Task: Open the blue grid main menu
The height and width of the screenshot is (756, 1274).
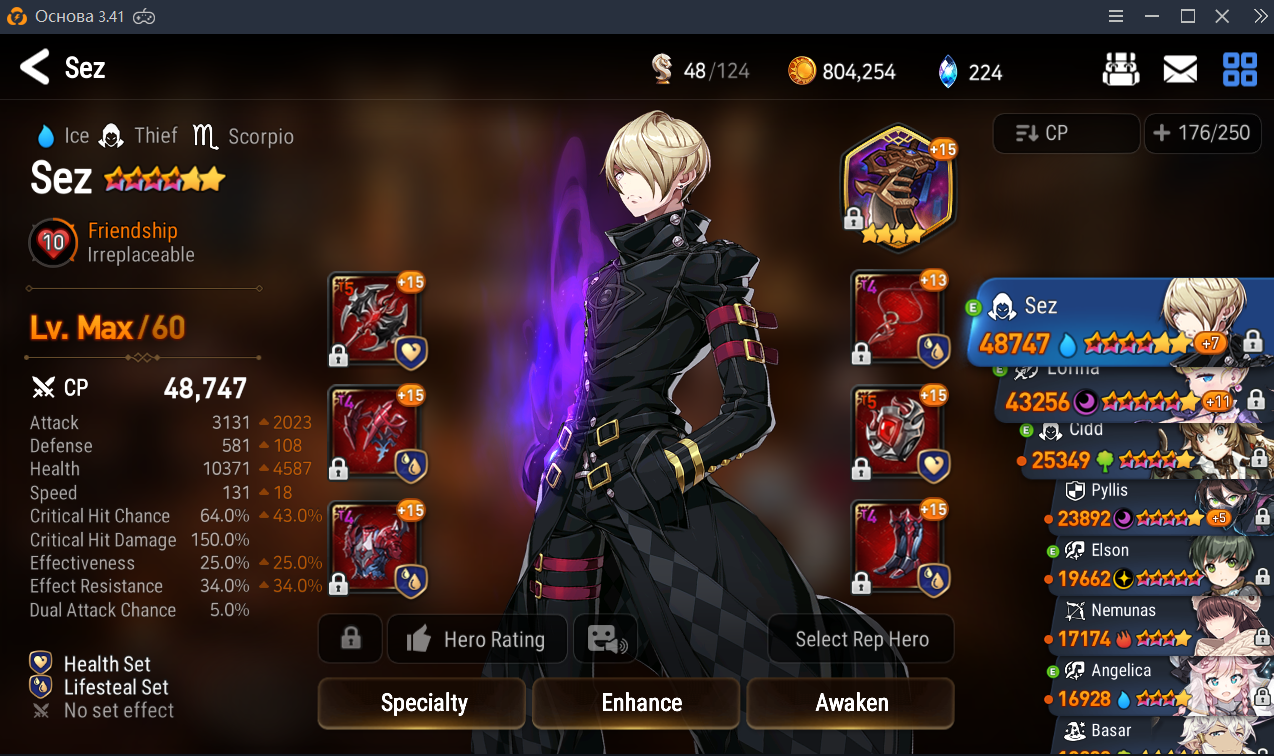Action: point(1240,69)
